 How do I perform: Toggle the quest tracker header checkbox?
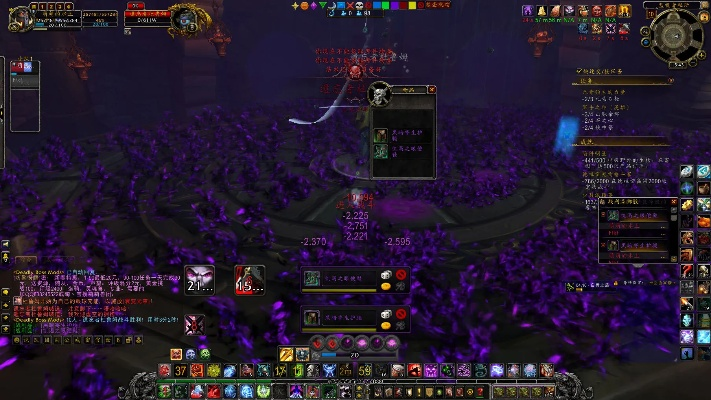click(577, 72)
